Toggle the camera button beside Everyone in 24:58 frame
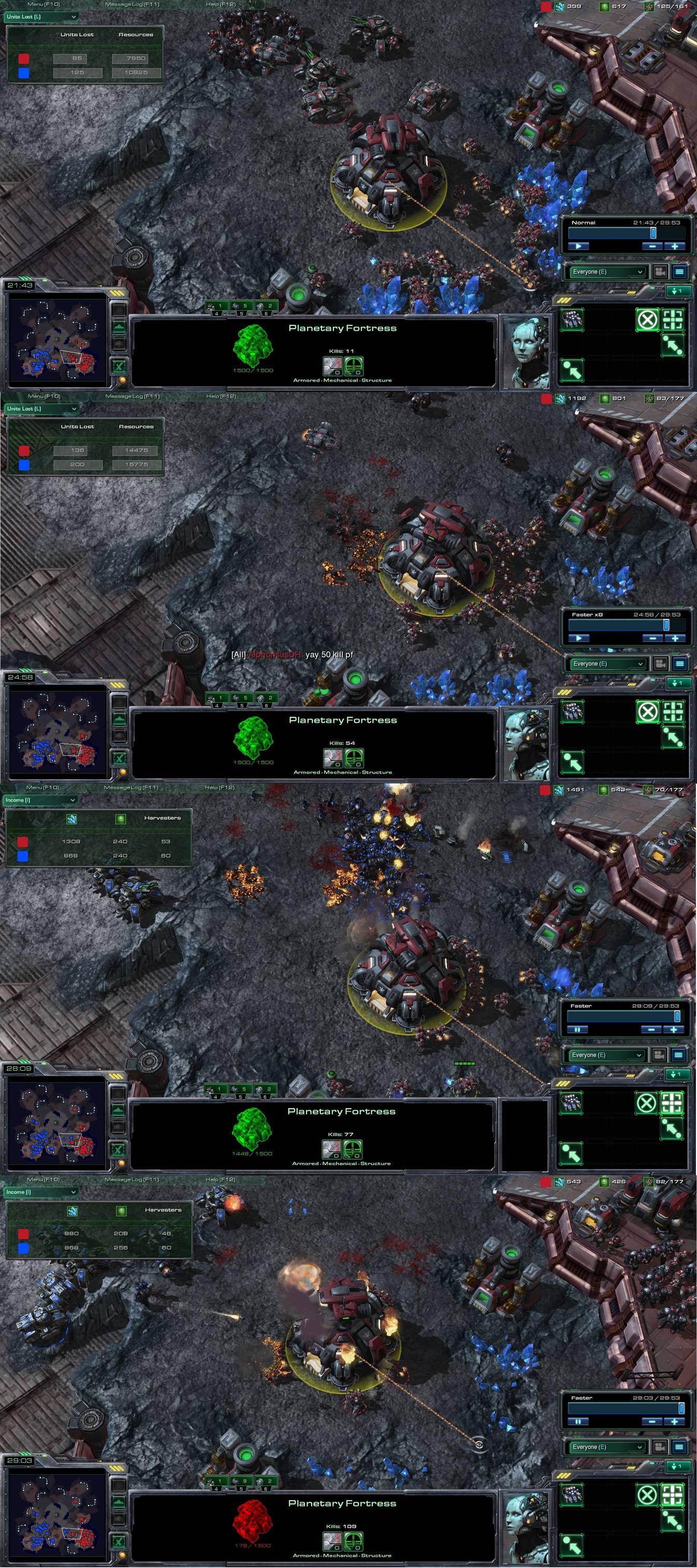697x1568 pixels. pos(661,664)
